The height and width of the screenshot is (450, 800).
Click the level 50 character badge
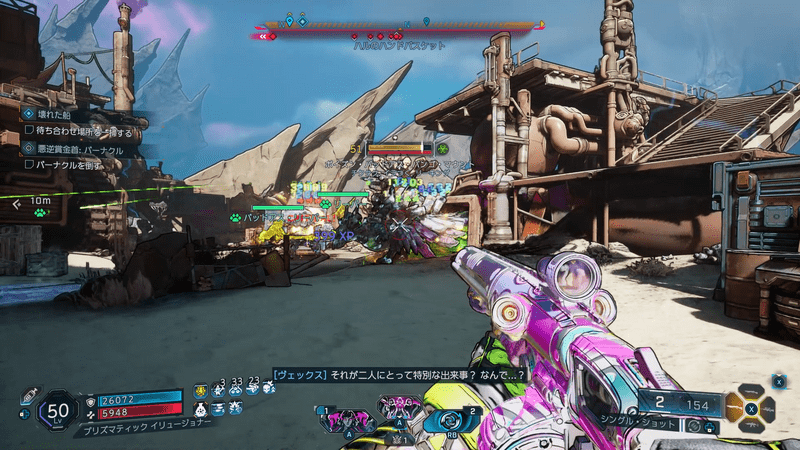(x=57, y=410)
